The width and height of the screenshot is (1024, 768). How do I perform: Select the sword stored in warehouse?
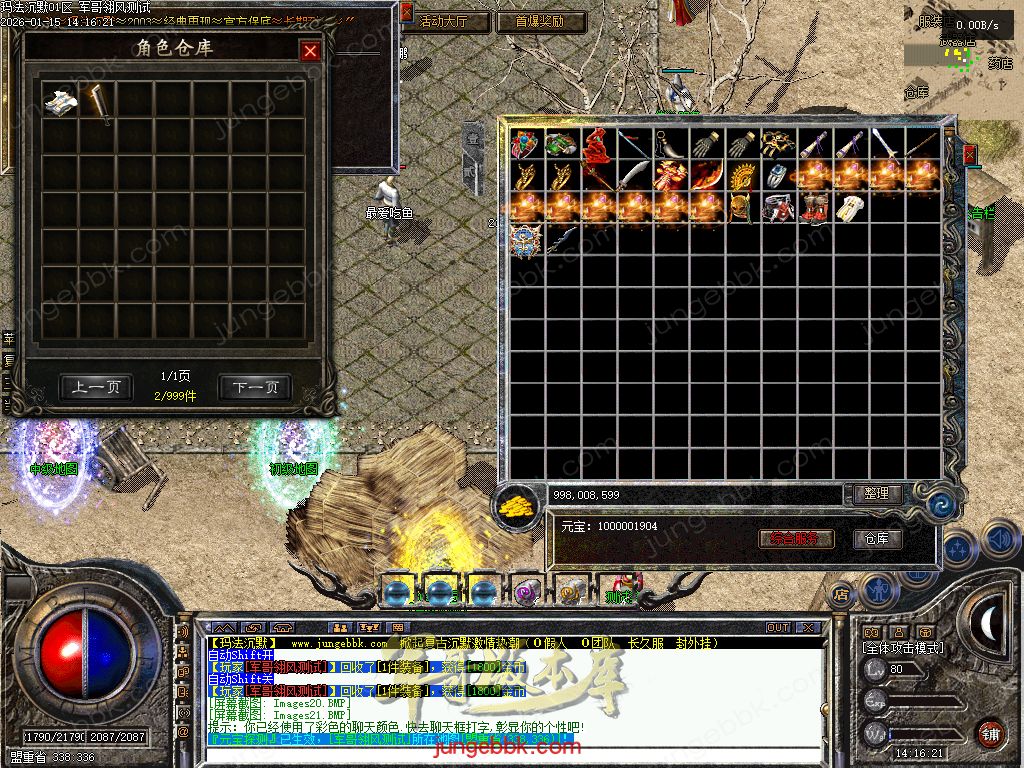[x=98, y=101]
